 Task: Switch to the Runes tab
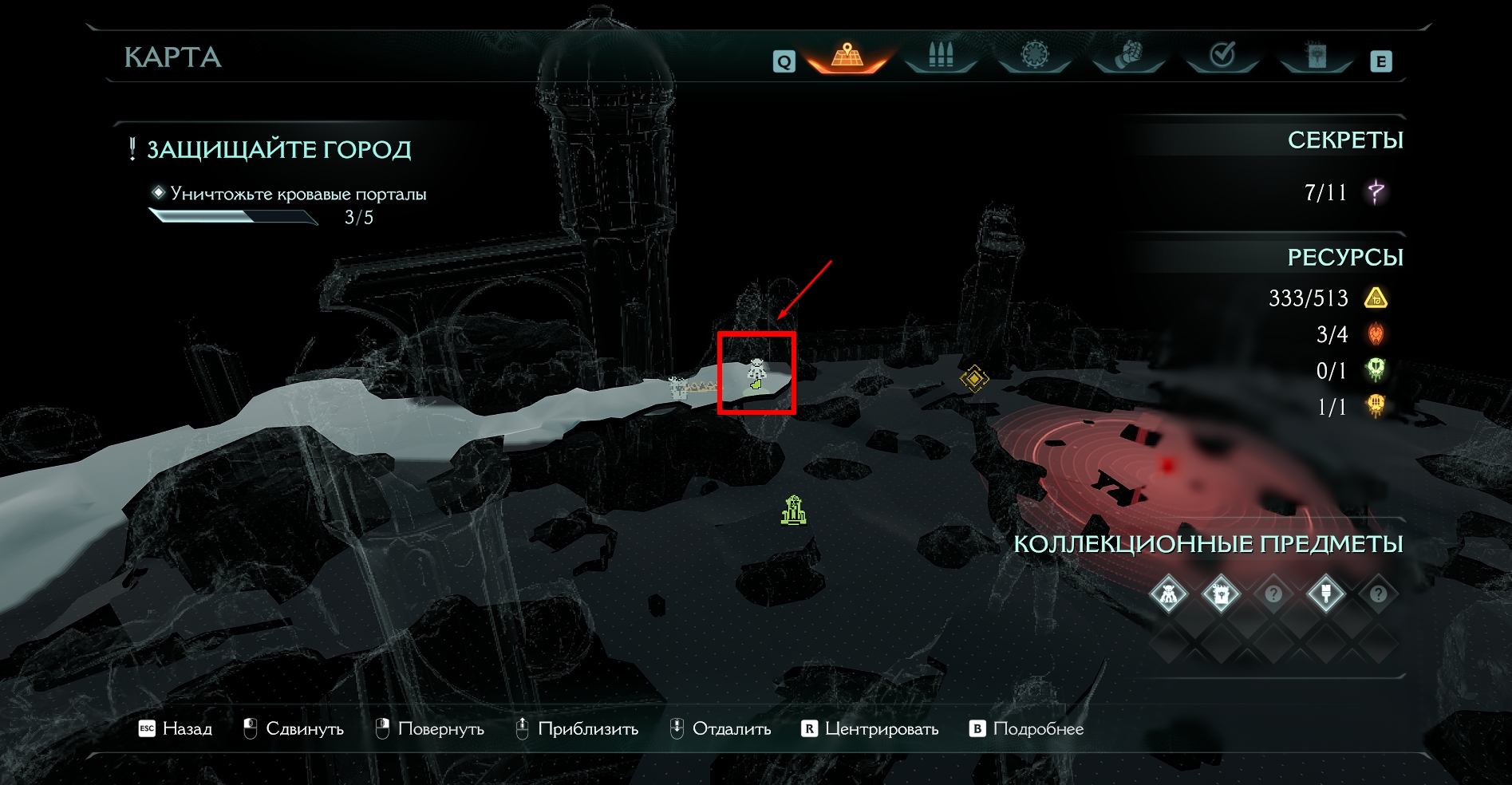1035,56
